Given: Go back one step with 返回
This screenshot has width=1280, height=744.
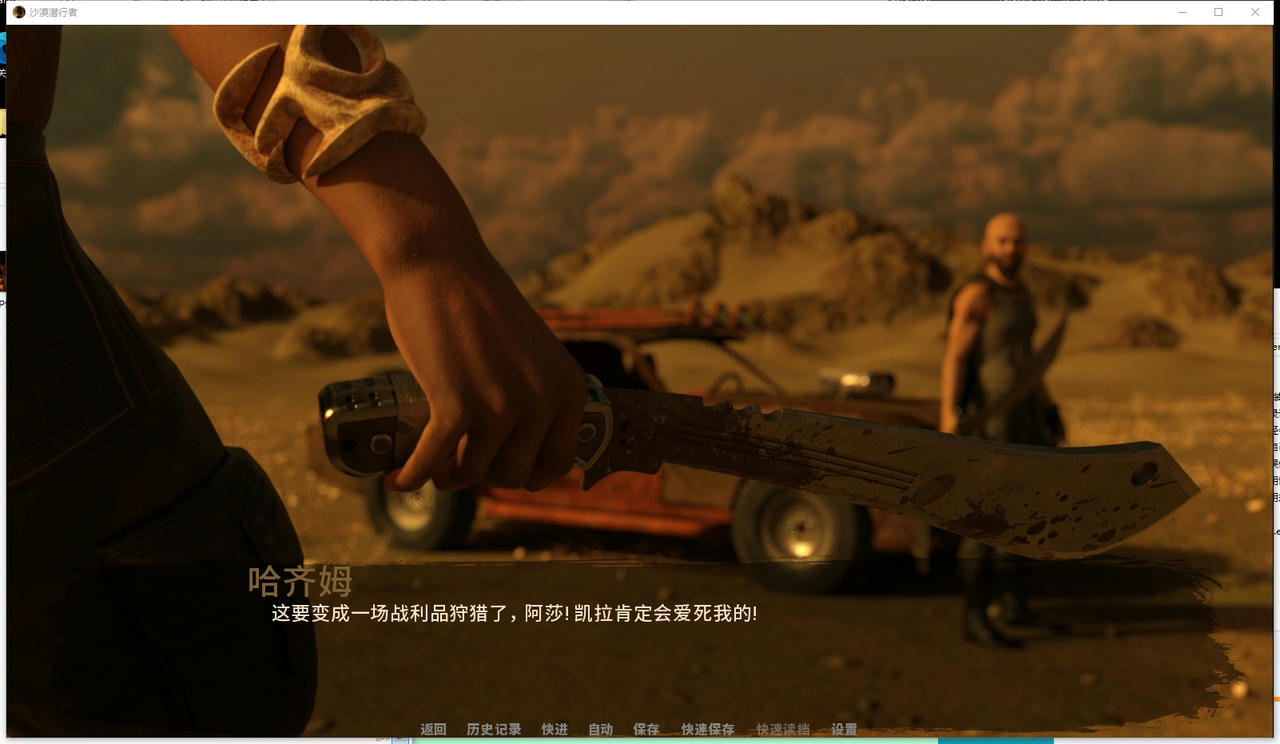Looking at the screenshot, I should [432, 729].
